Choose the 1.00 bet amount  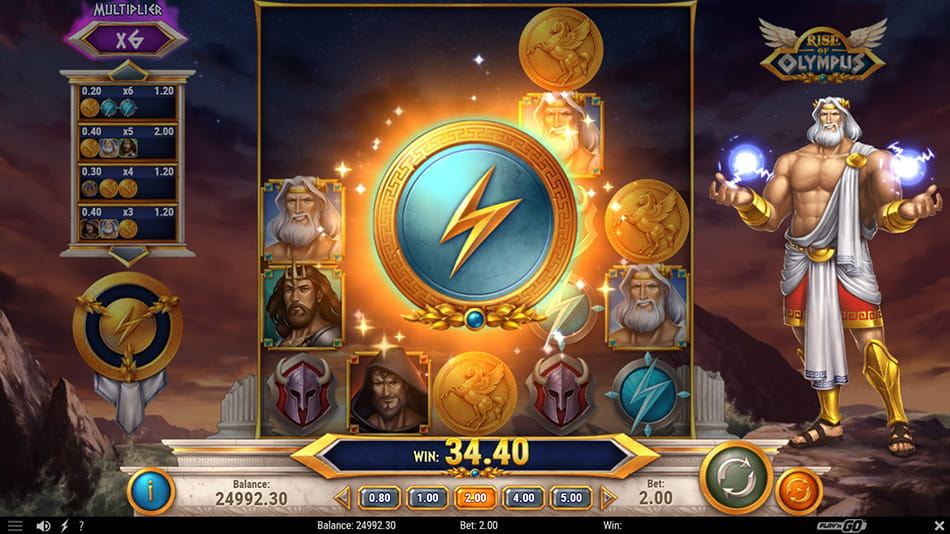[427, 497]
